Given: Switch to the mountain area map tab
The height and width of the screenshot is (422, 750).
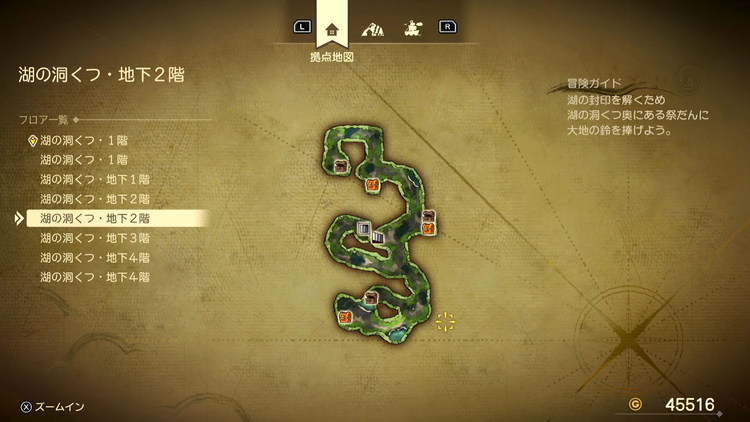Looking at the screenshot, I should 371,27.
